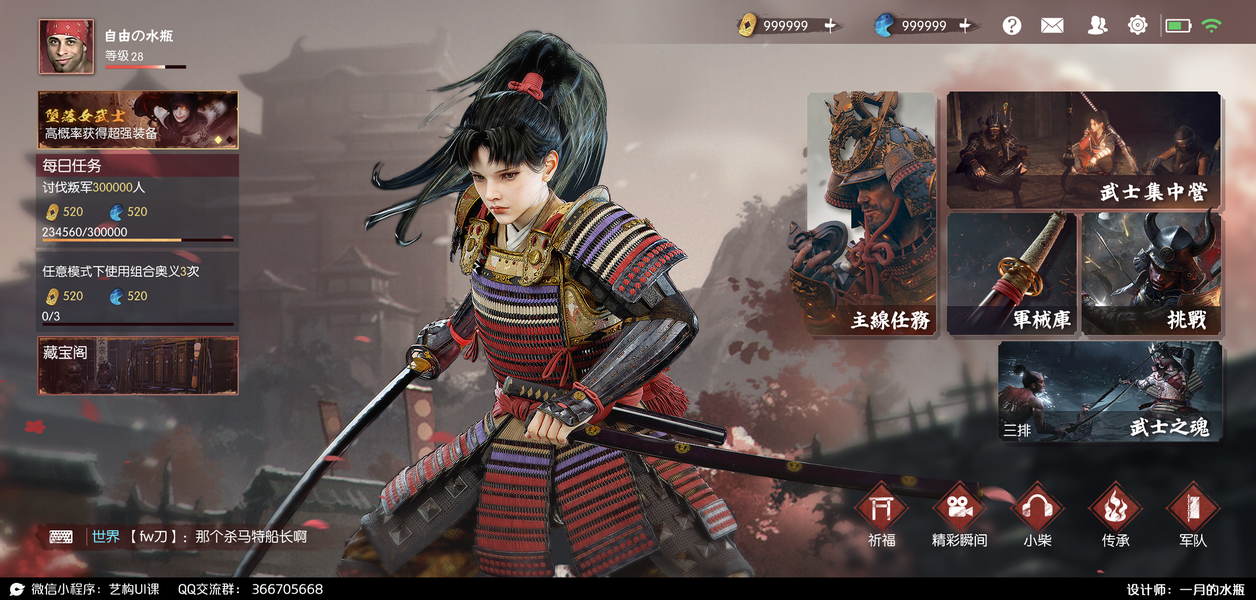Enter the 藏宝阁 treasure shop
Screen dimensions: 1256x600
(138, 365)
